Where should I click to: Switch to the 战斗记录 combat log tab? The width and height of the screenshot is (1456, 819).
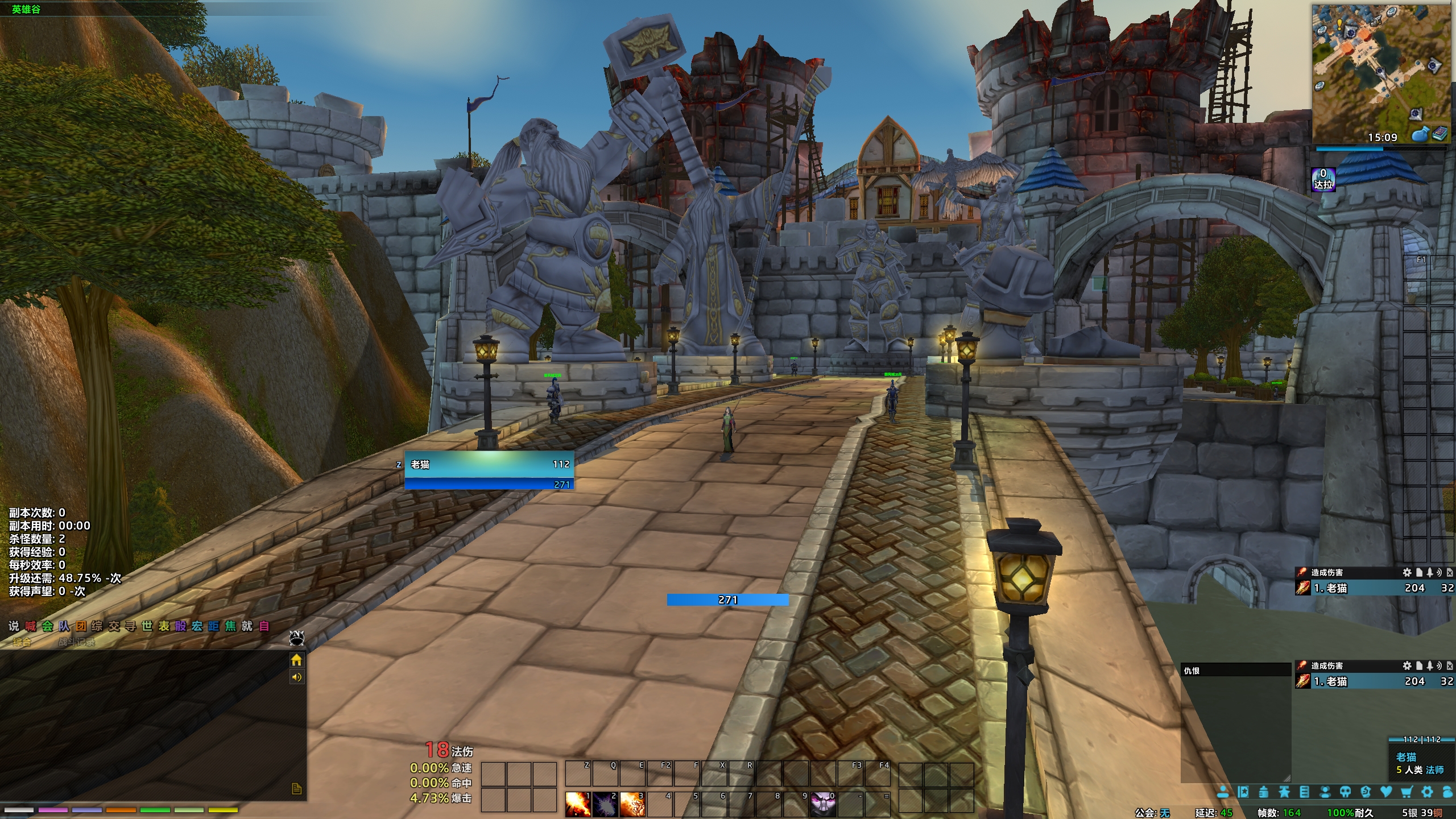pos(77,642)
